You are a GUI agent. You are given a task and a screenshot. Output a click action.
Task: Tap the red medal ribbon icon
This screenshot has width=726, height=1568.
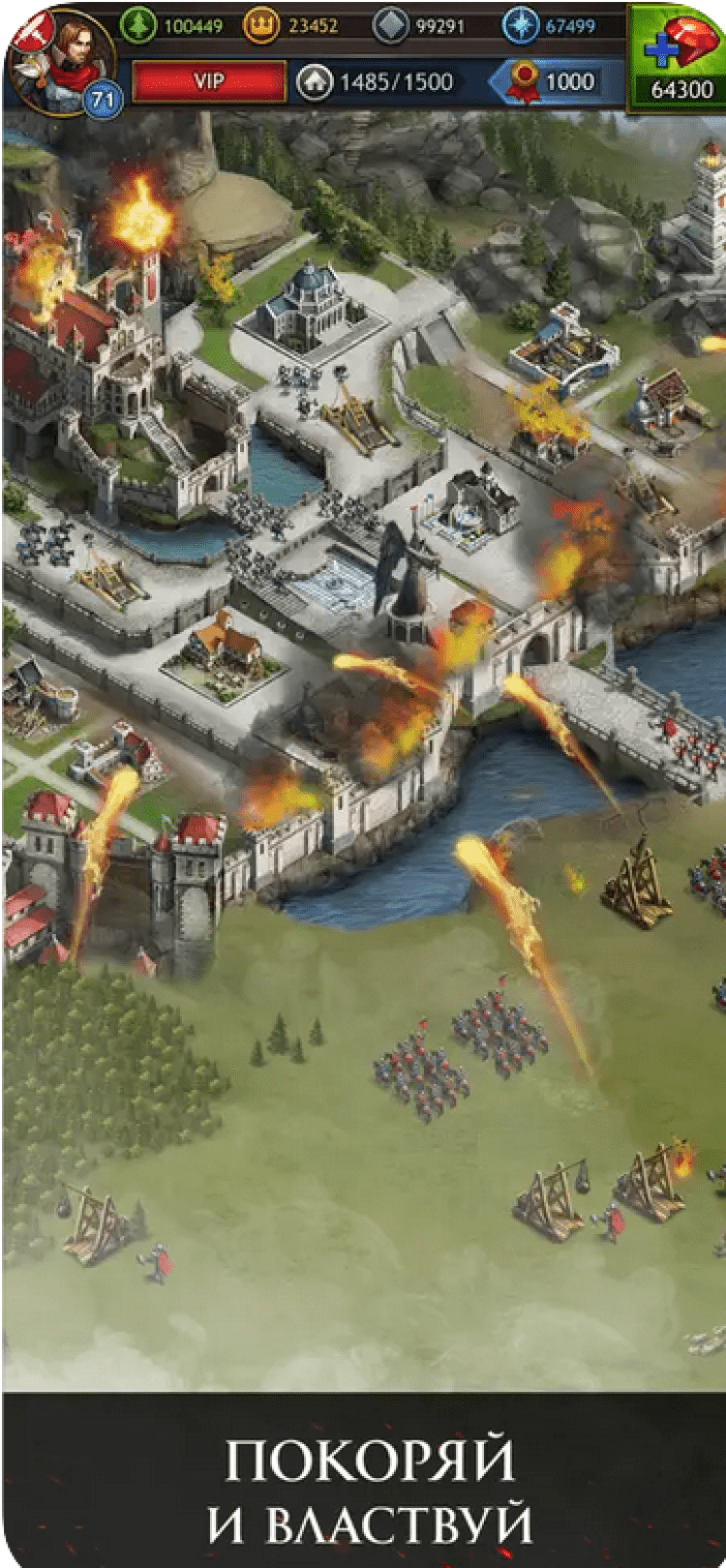(524, 82)
